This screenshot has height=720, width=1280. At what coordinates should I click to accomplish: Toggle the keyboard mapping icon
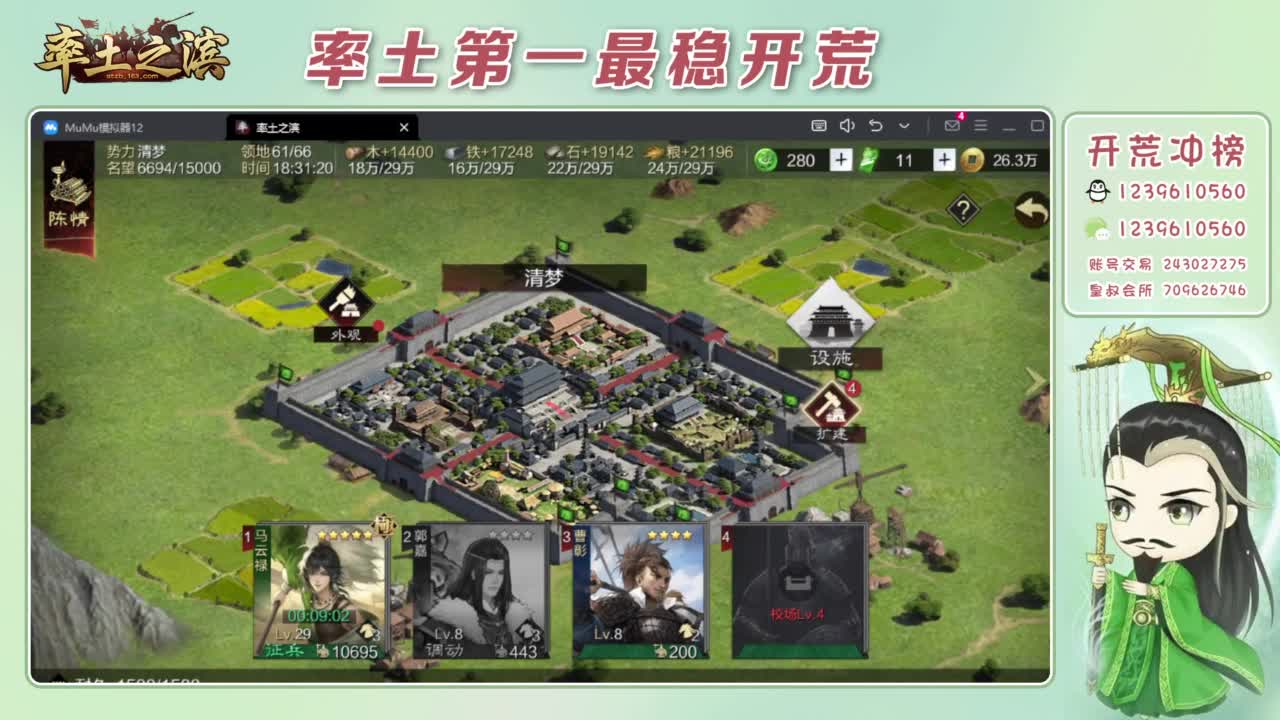coord(820,126)
